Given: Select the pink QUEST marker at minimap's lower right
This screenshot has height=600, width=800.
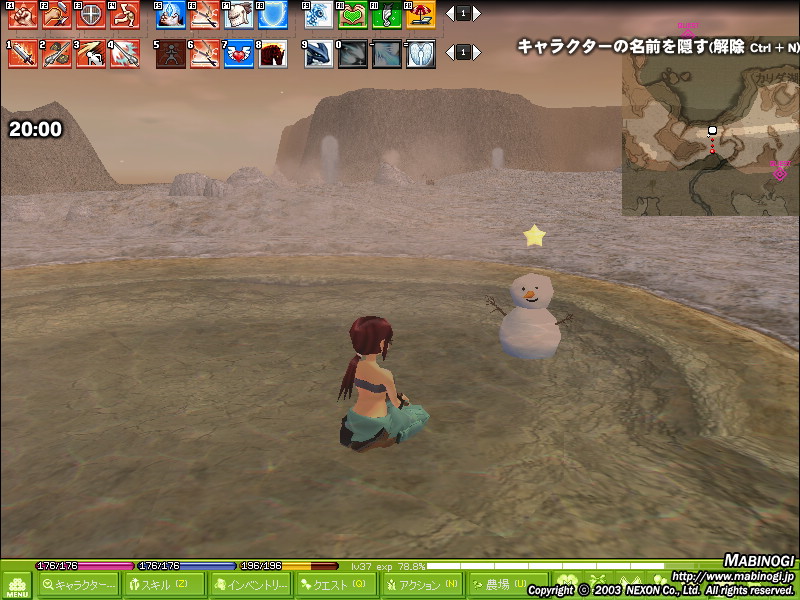Looking at the screenshot, I should tap(780, 170).
